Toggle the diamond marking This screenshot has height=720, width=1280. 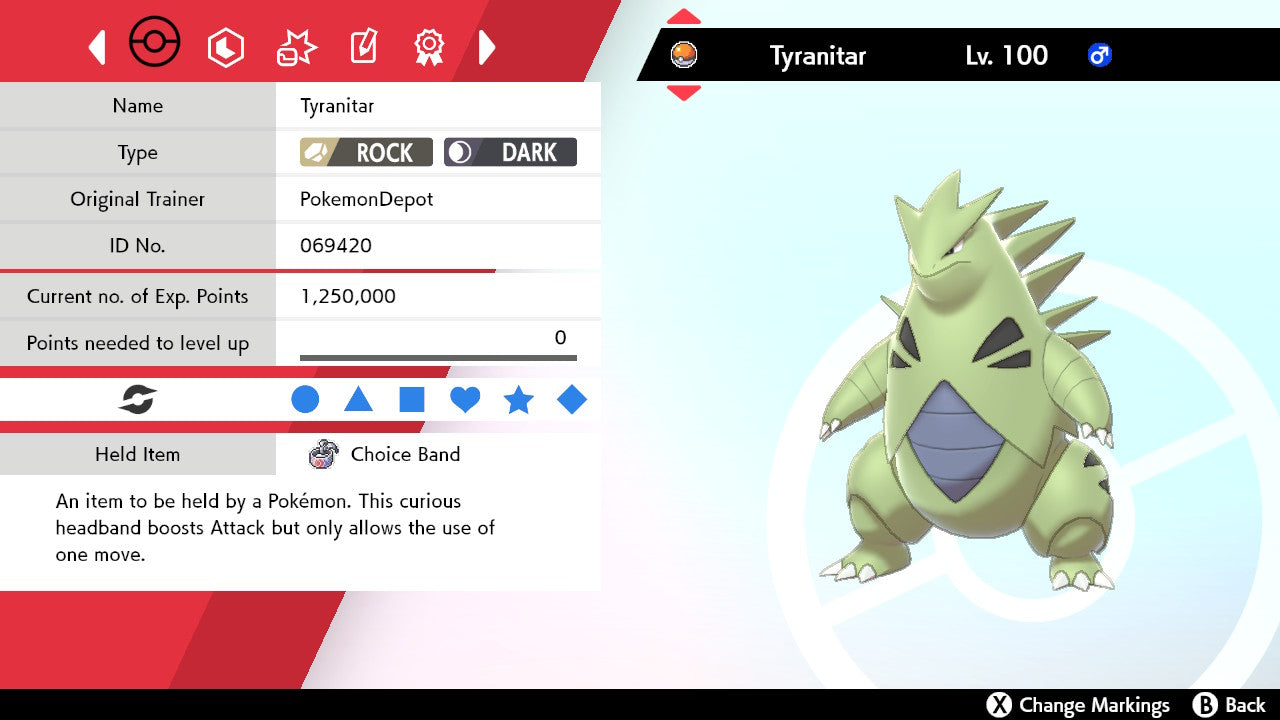click(x=572, y=400)
